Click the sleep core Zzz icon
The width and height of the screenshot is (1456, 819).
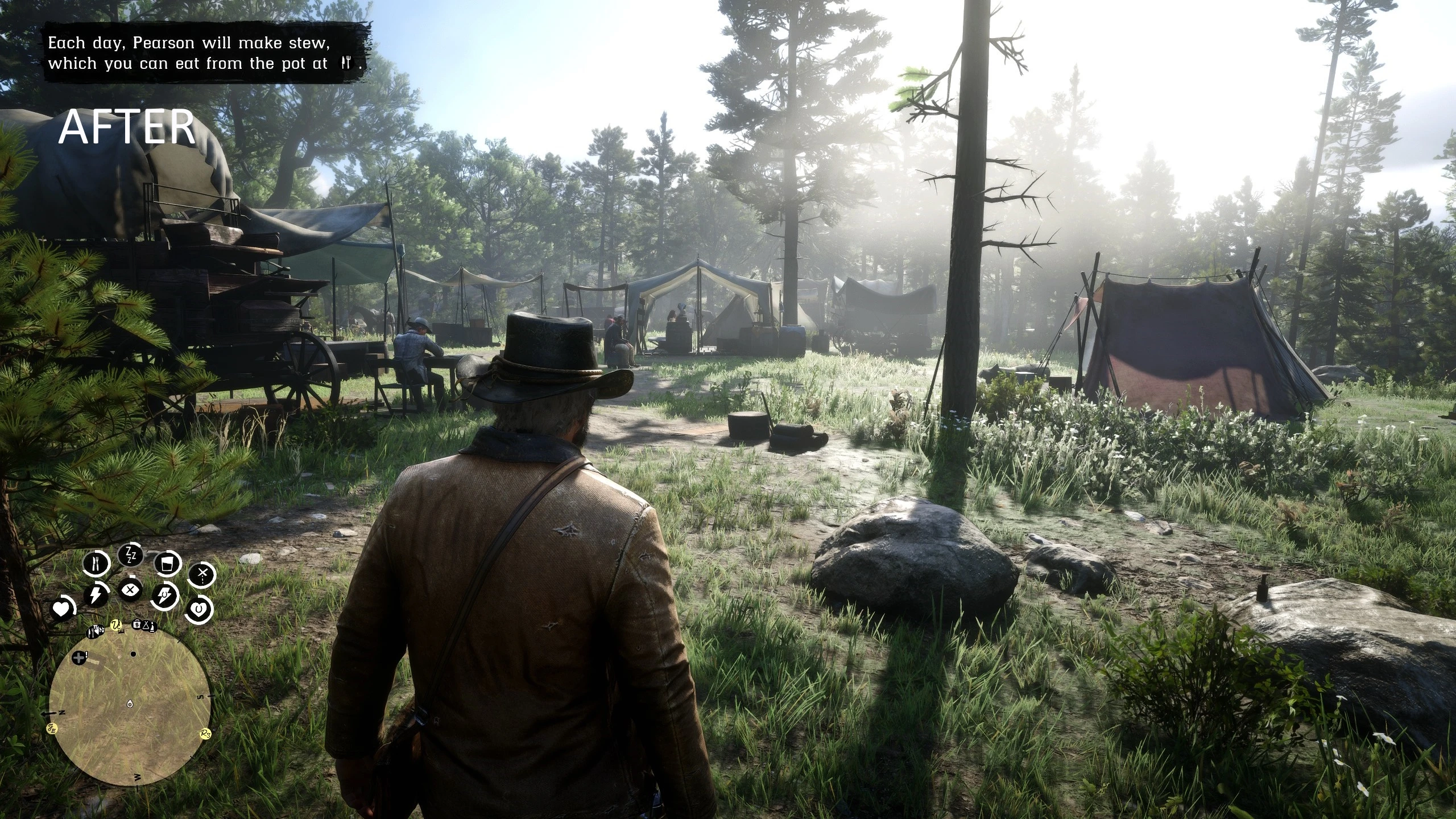pyautogui.click(x=130, y=556)
